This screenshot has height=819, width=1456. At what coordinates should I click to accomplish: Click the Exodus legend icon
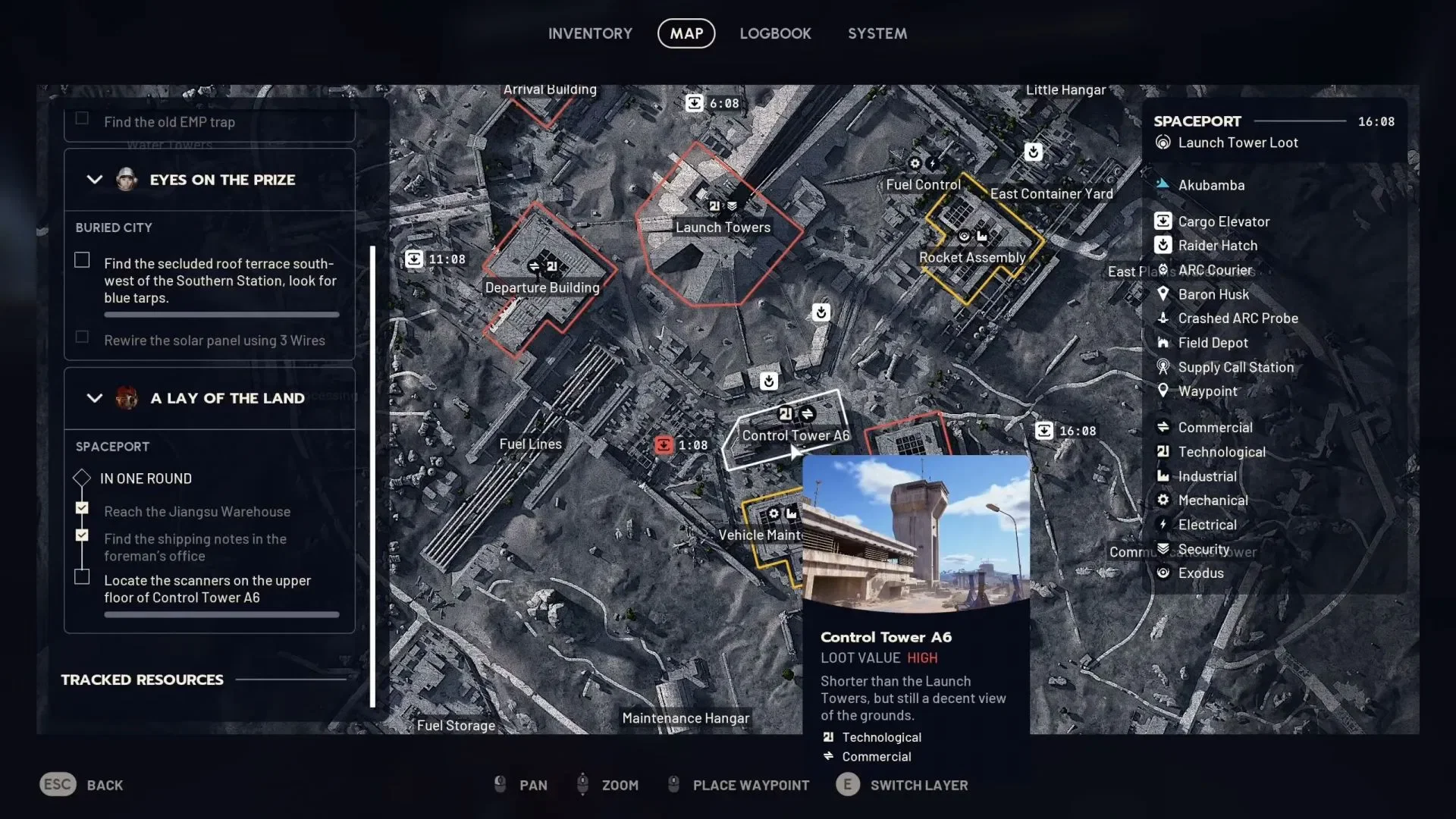[1164, 573]
